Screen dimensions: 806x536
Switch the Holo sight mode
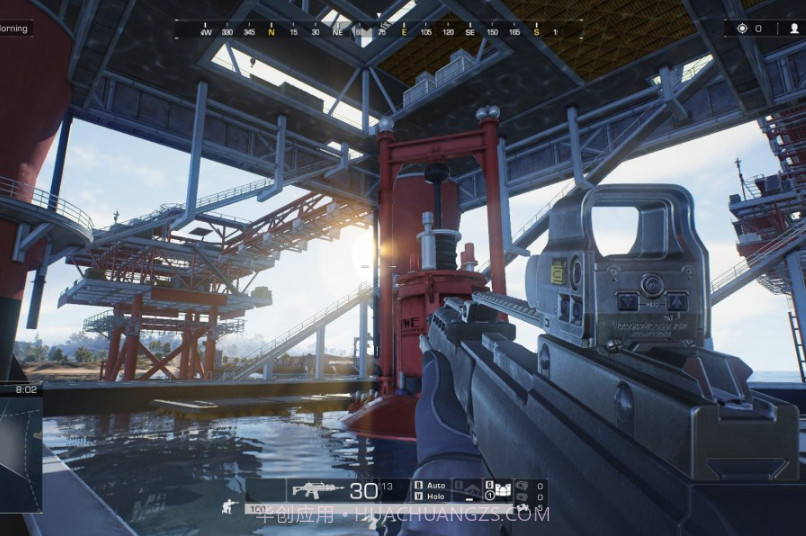click(435, 496)
